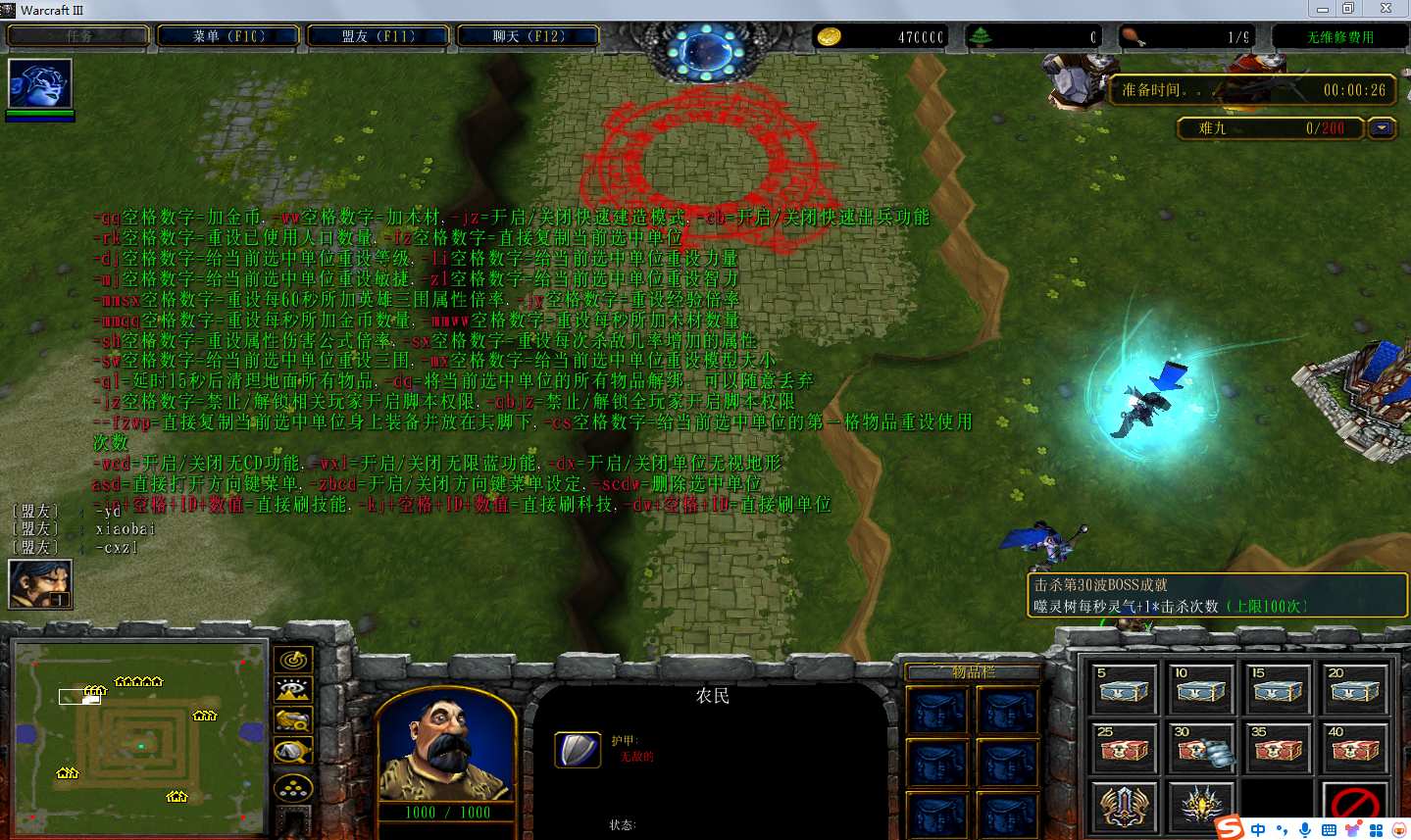The height and width of the screenshot is (840, 1411).
Task: Toggle the formation movement button
Action: [x=293, y=787]
